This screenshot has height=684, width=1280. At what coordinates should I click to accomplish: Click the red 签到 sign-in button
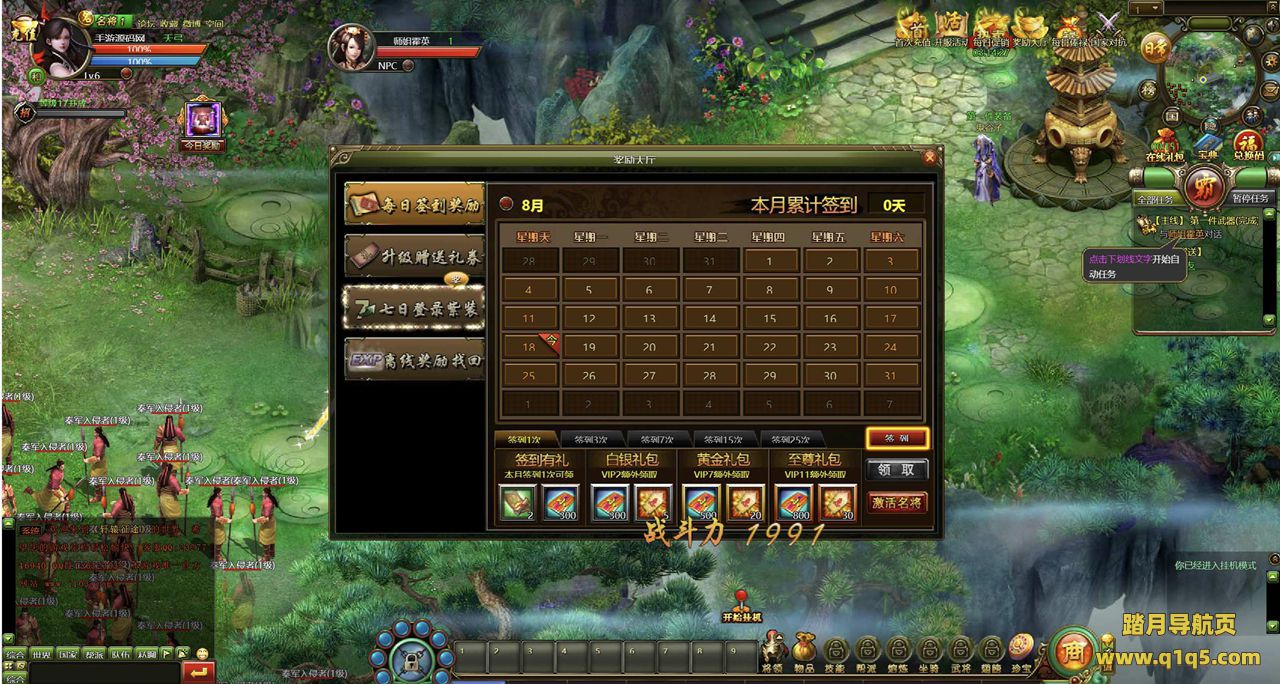(x=897, y=439)
